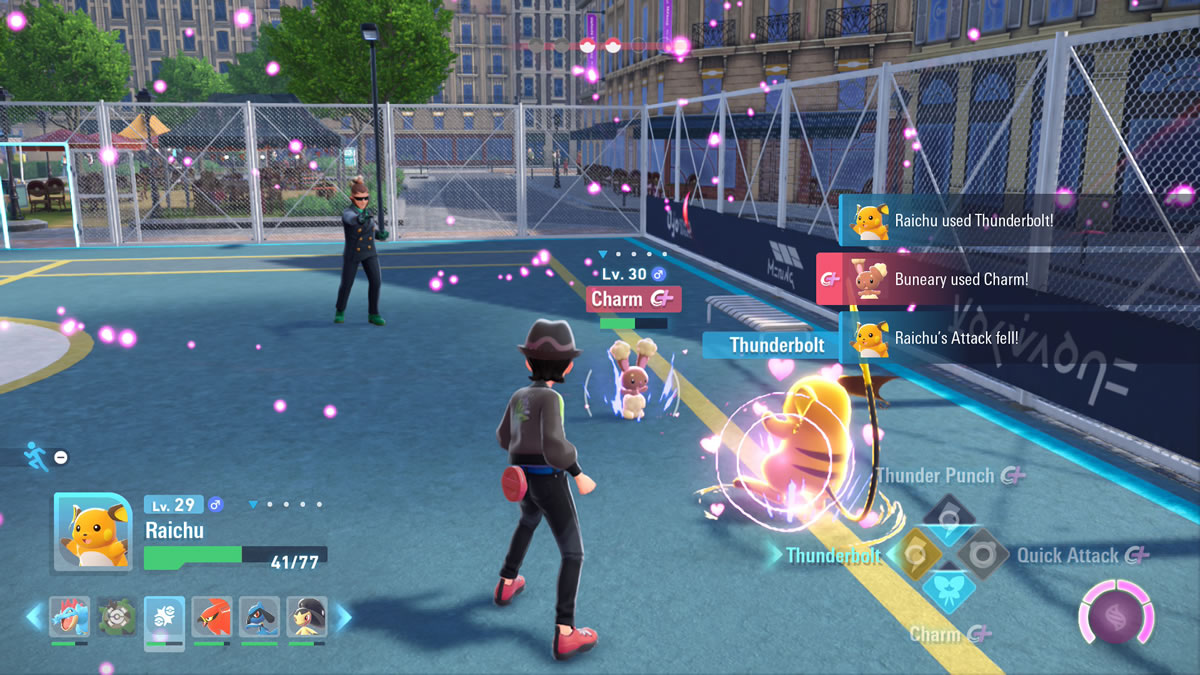Choose the Quick Attack move

982,551
